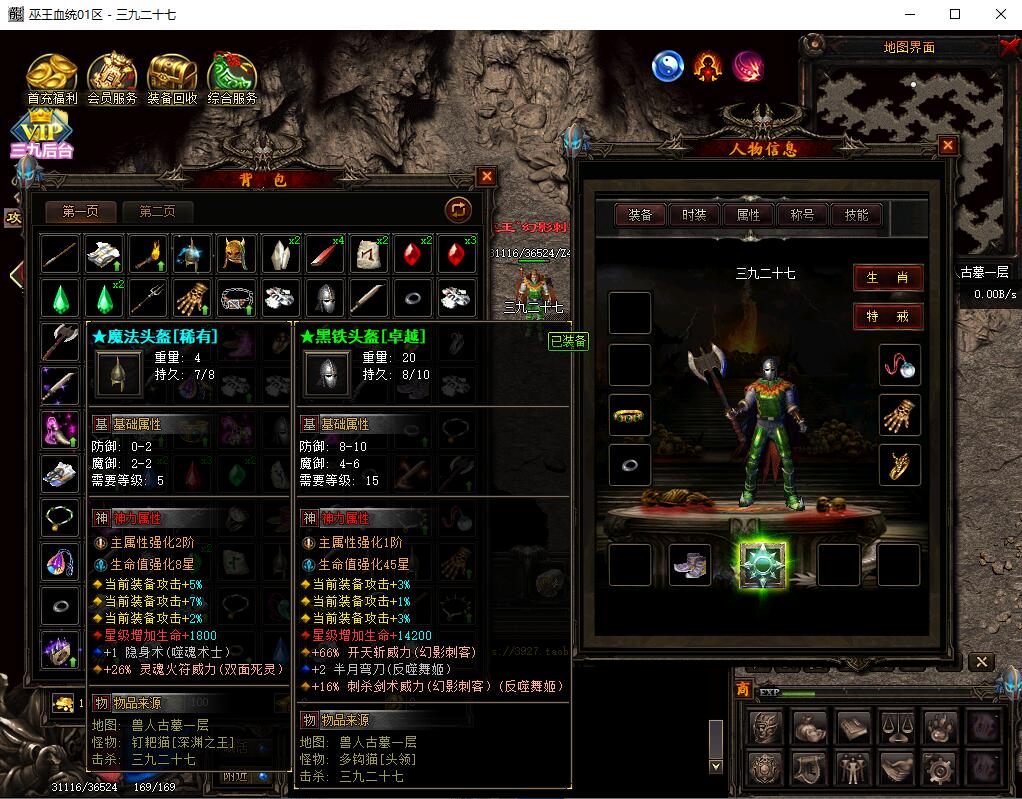
Task: Select the 技能 skills tab
Action: pyautogui.click(x=856, y=215)
